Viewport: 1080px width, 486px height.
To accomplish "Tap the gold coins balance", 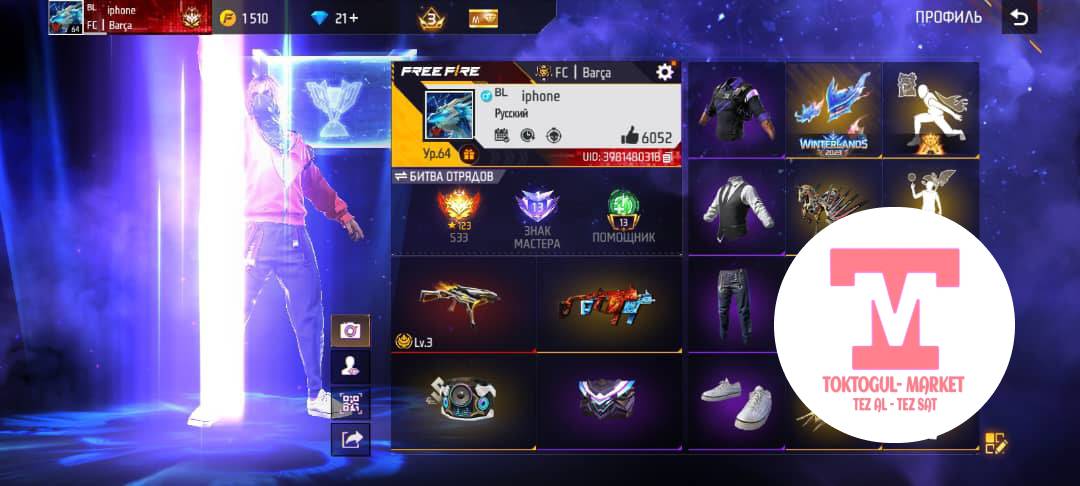I will pyautogui.click(x=244, y=18).
